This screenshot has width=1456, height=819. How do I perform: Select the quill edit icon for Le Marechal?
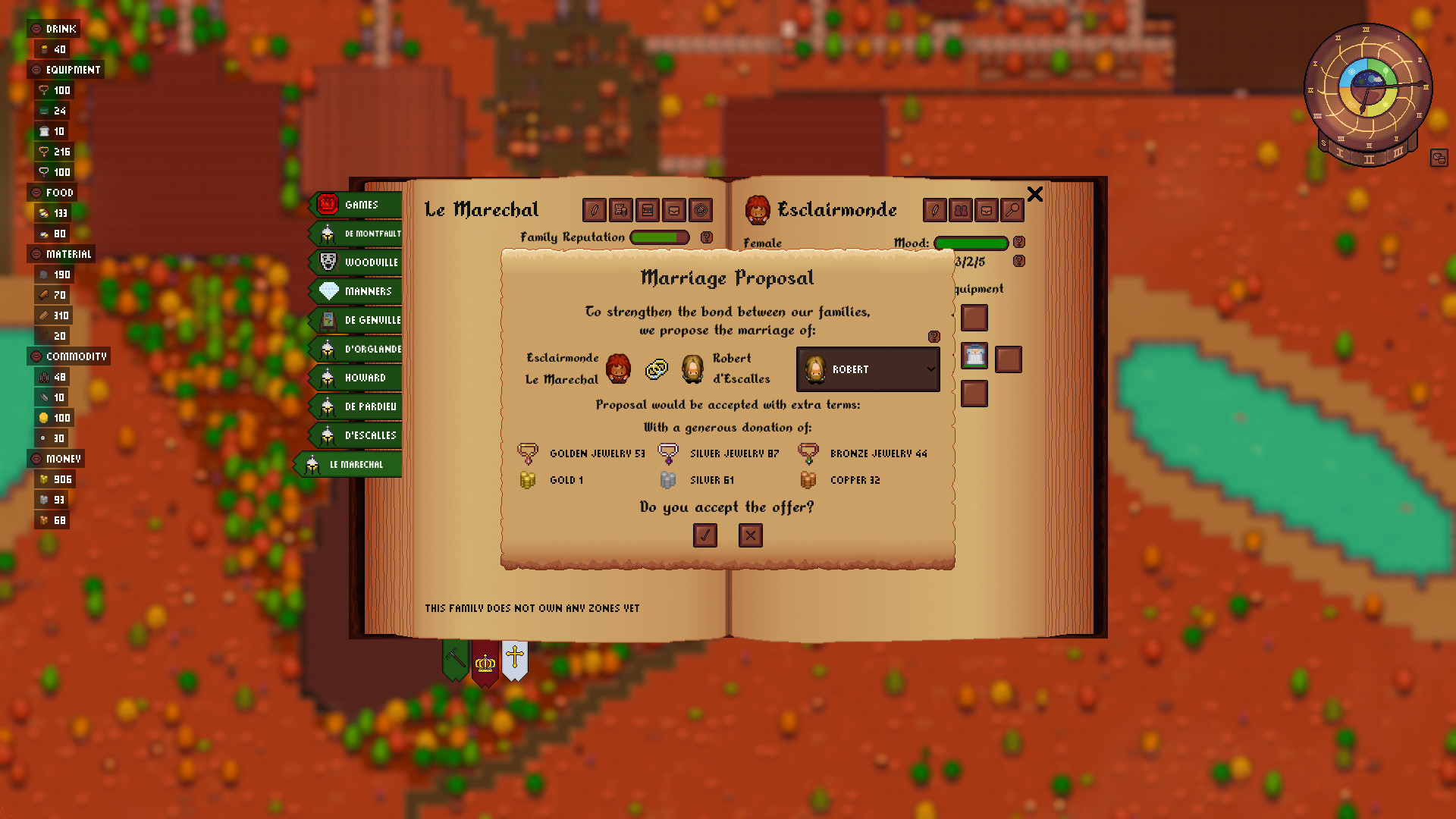[592, 211]
